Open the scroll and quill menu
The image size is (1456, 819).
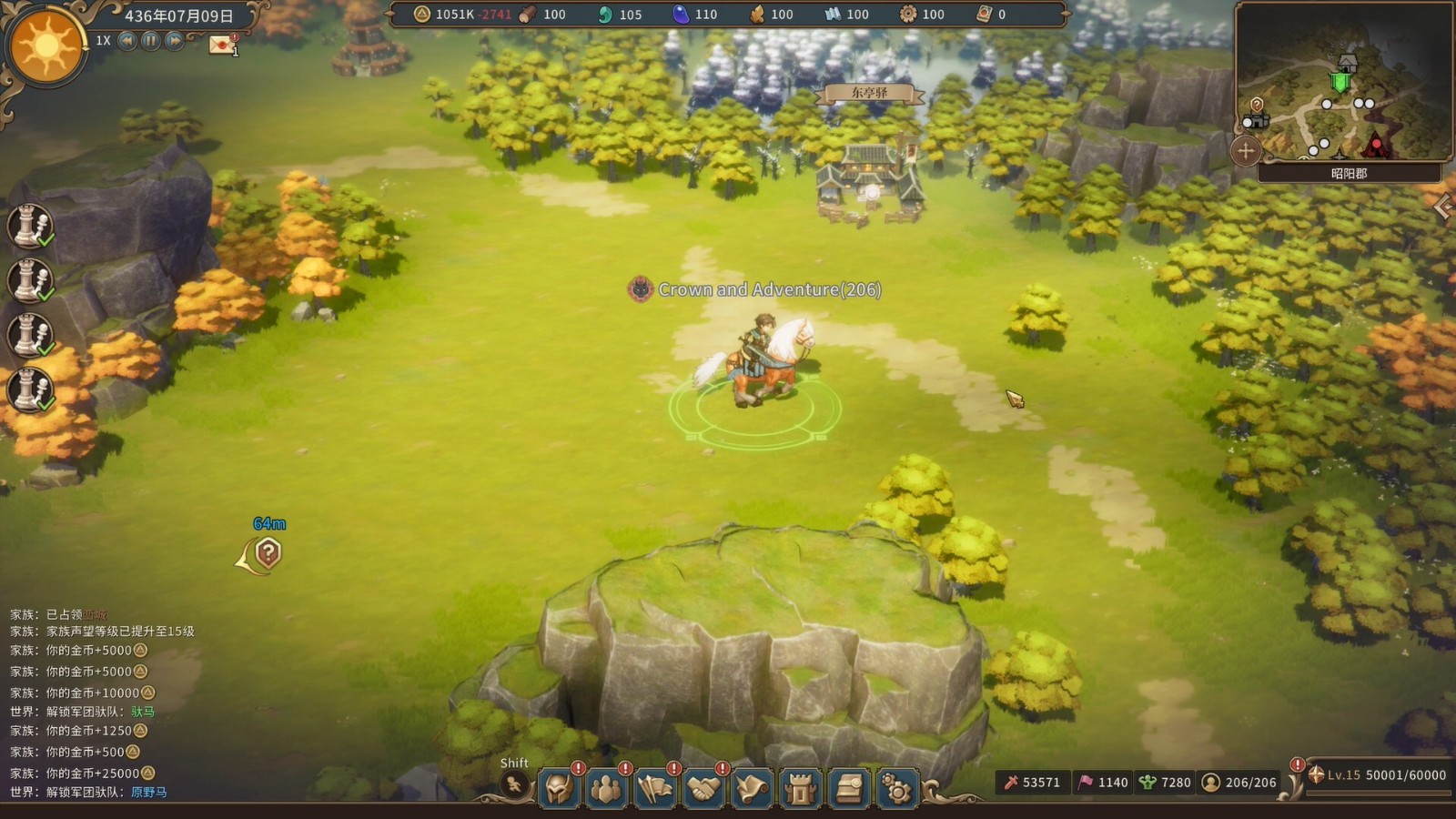pos(752,788)
